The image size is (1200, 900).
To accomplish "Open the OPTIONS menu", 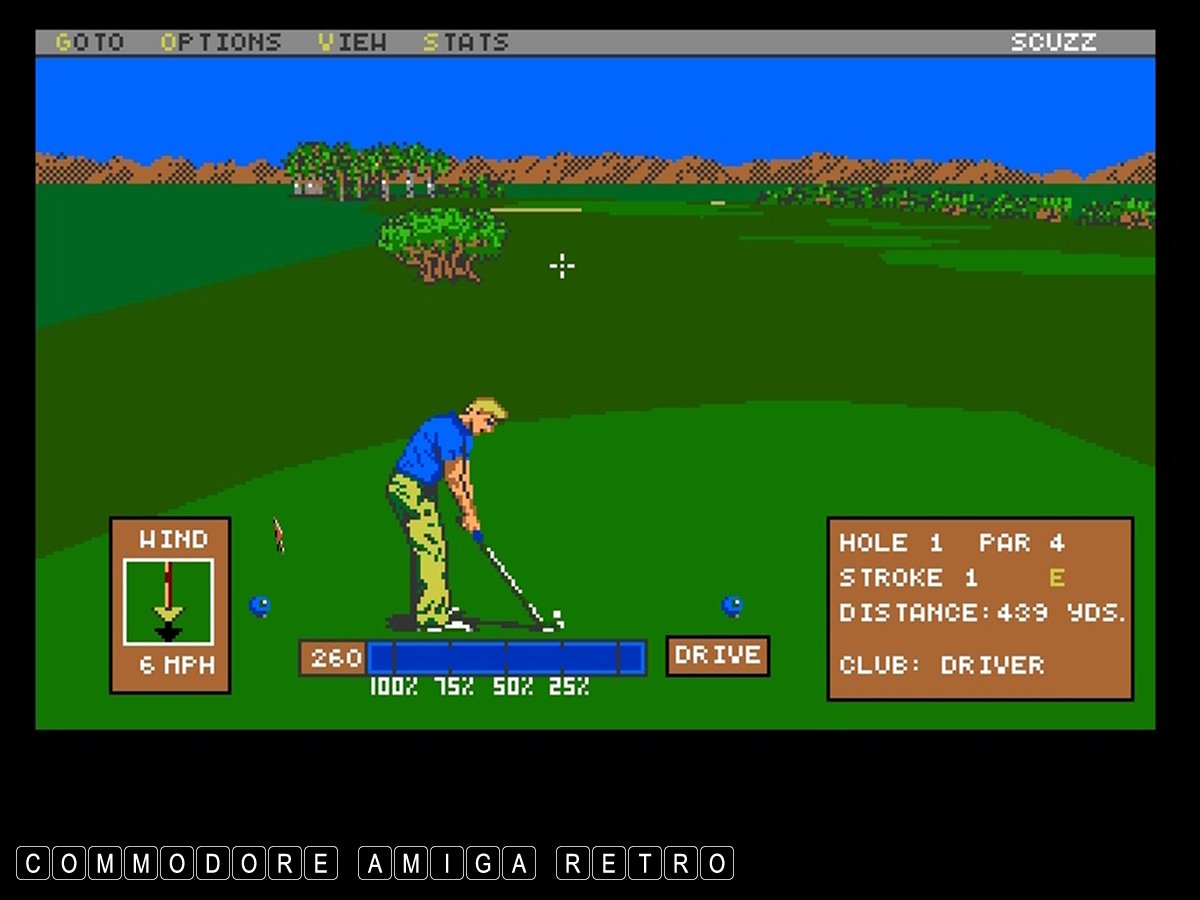I will pyautogui.click(x=221, y=42).
